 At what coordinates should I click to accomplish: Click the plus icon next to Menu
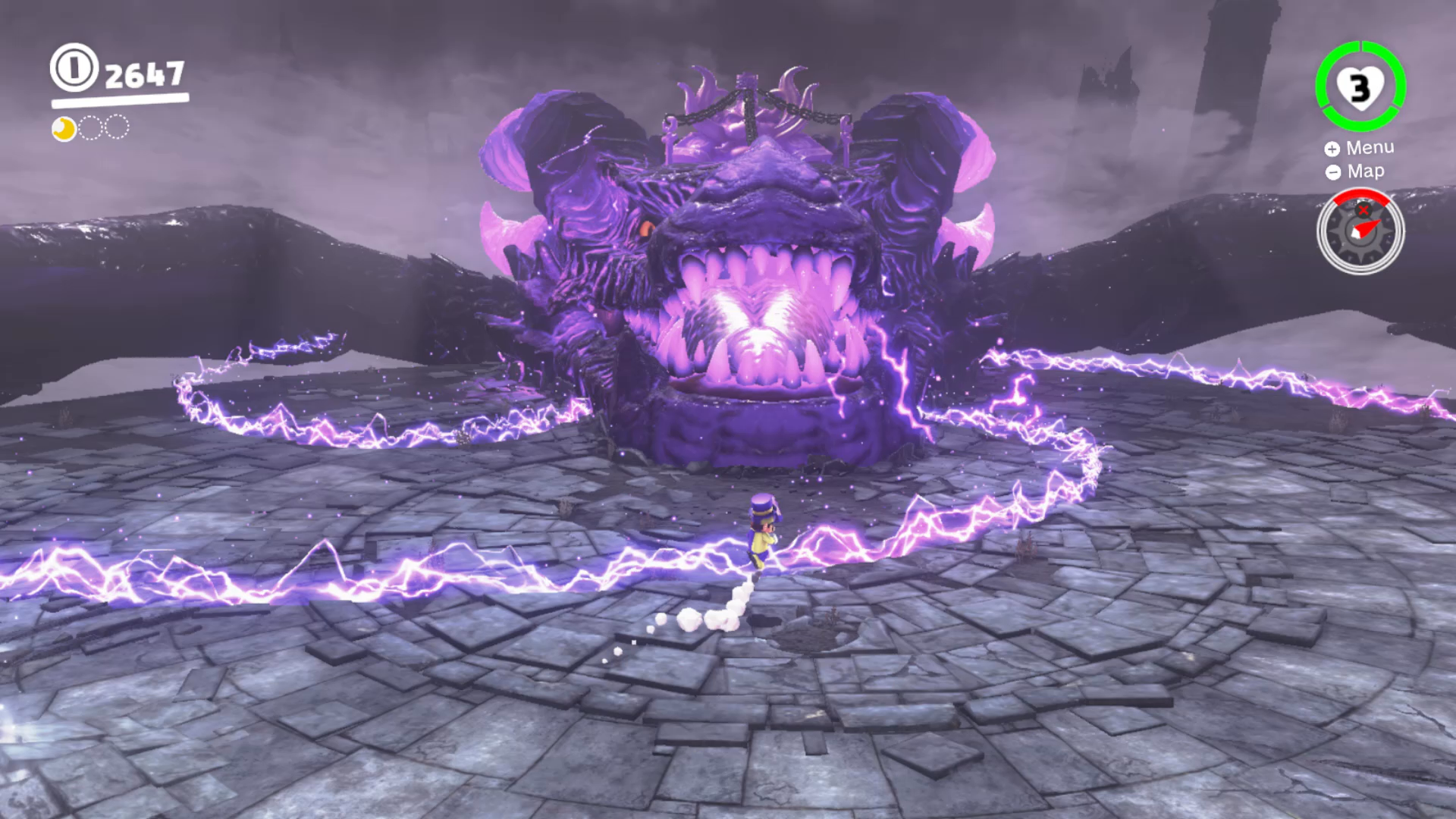point(1332,148)
